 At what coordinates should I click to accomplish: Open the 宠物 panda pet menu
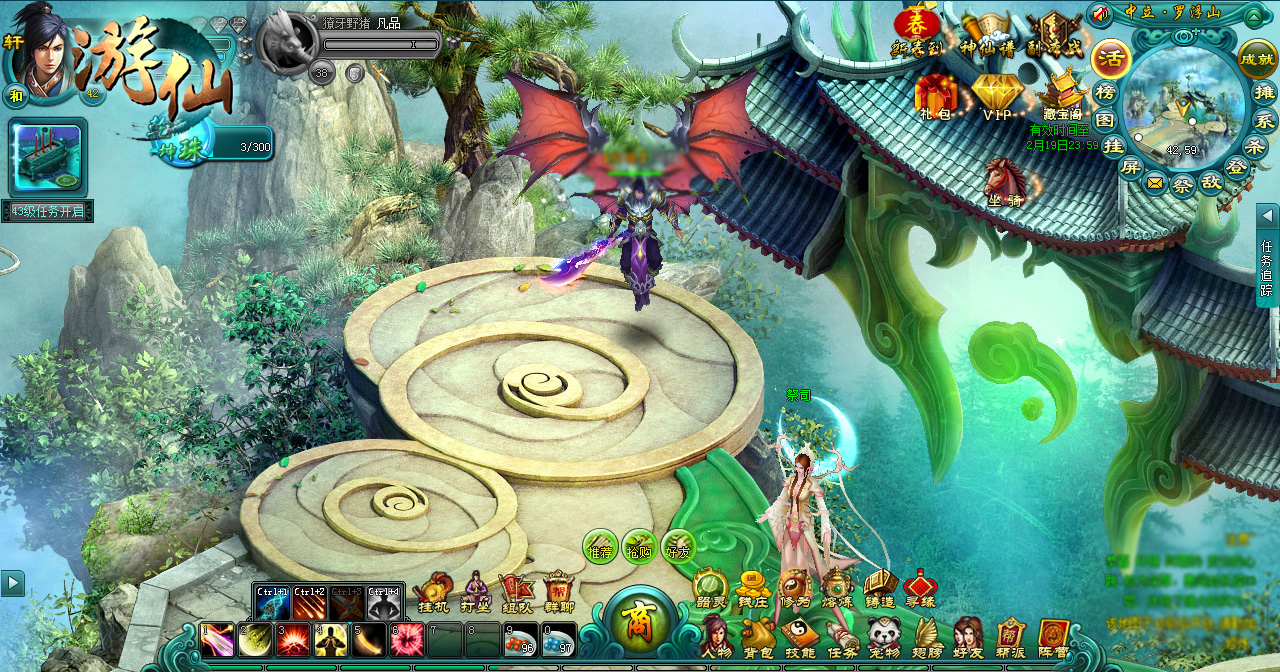click(884, 636)
